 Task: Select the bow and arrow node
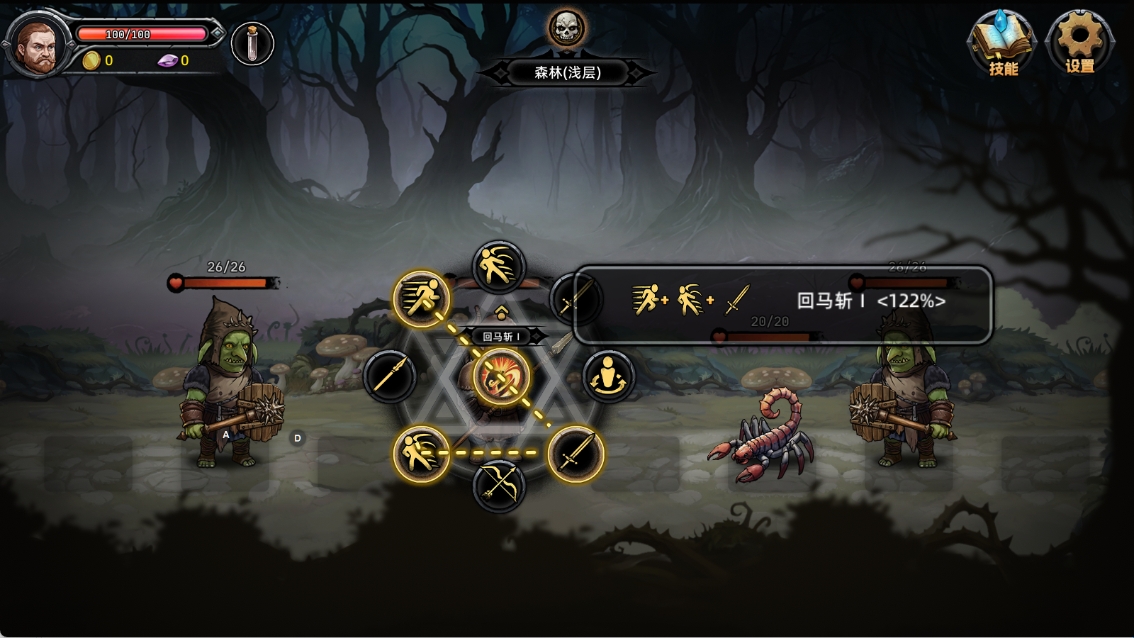[498, 485]
